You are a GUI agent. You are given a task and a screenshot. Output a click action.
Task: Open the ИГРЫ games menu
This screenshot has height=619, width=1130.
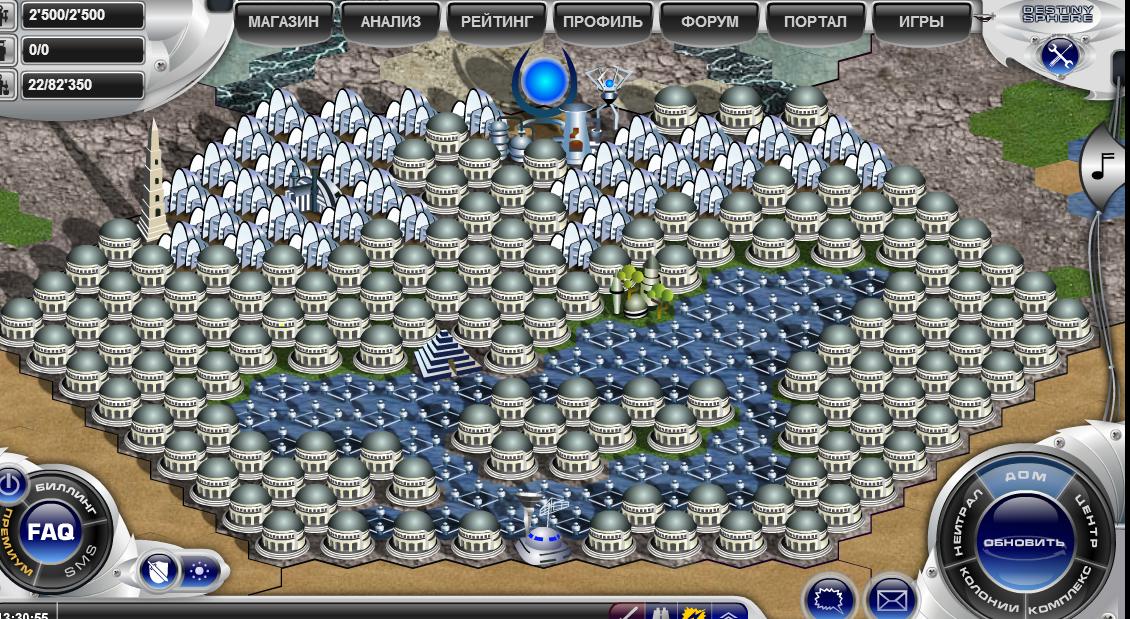(x=921, y=22)
